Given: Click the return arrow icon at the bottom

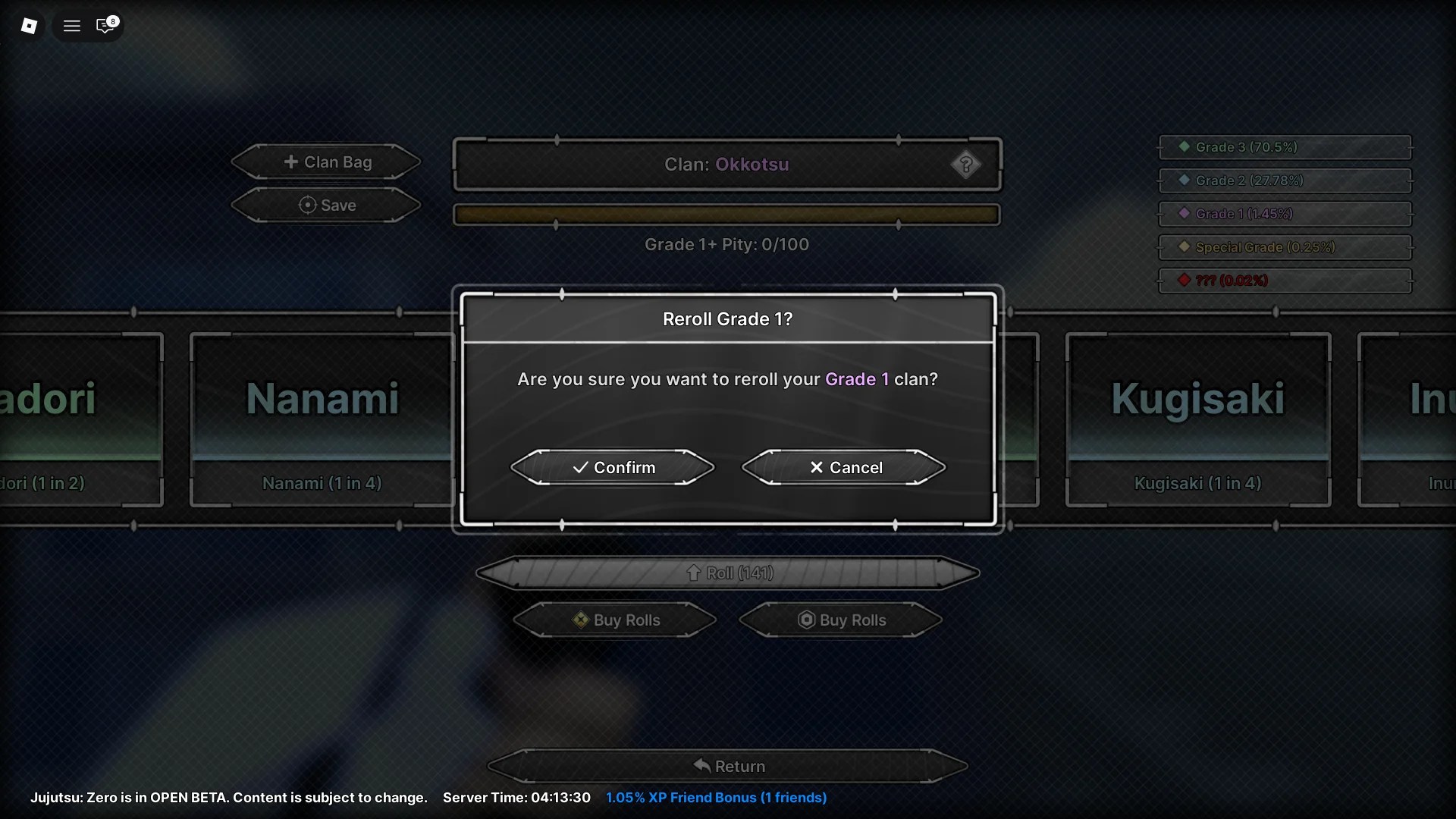Looking at the screenshot, I should (x=701, y=766).
